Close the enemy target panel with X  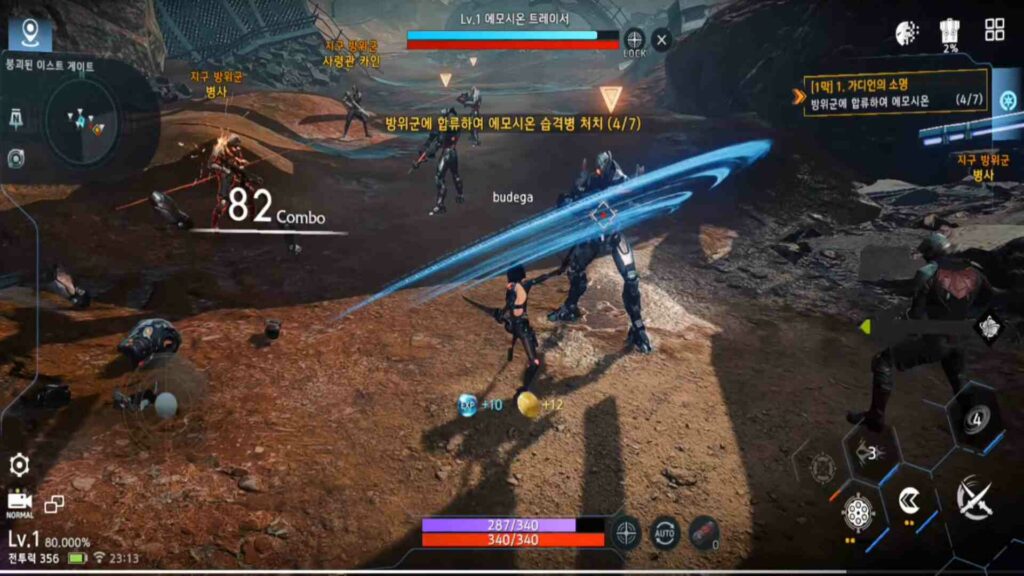coord(661,40)
